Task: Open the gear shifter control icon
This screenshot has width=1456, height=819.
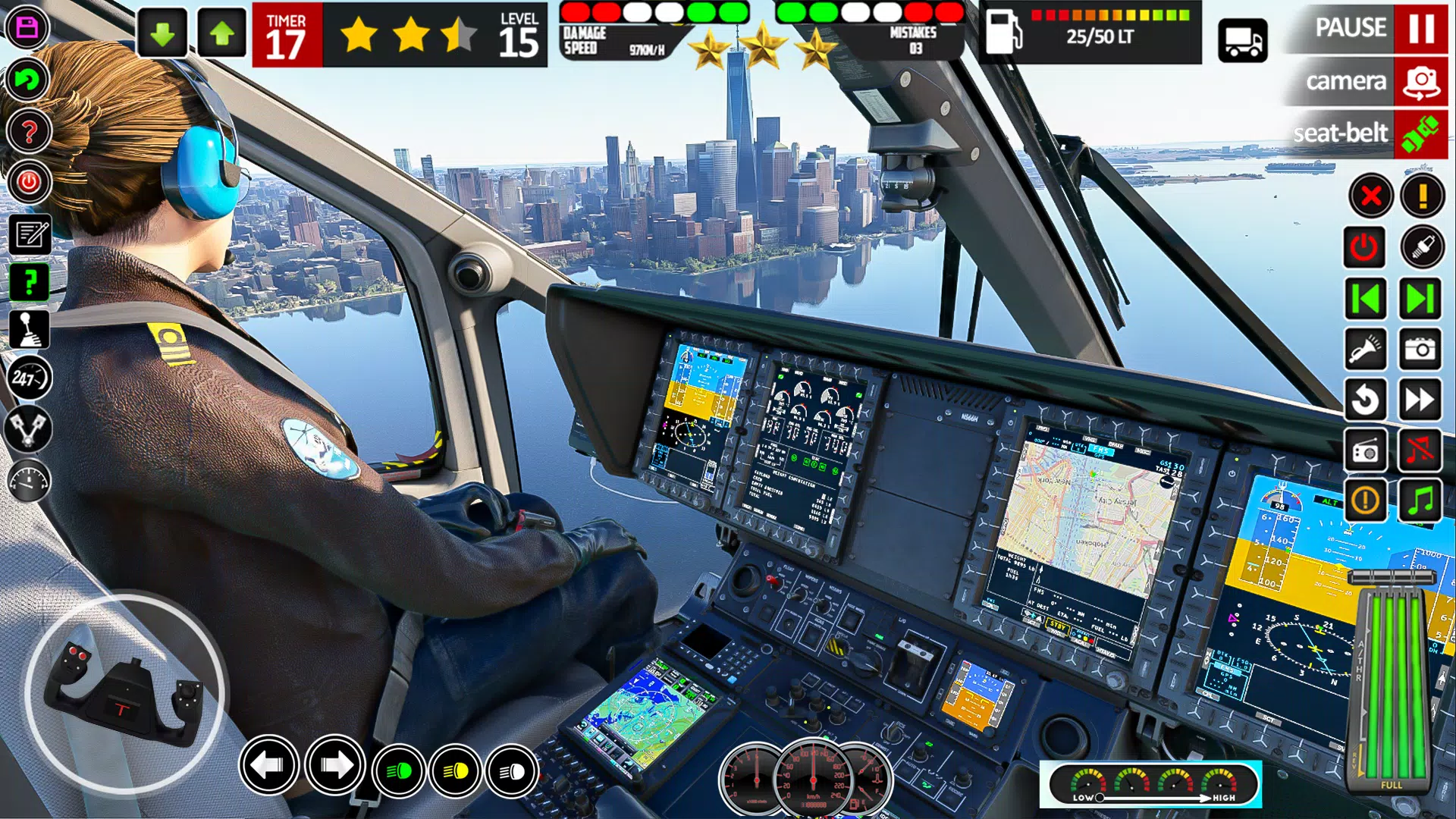Action: (x=28, y=330)
